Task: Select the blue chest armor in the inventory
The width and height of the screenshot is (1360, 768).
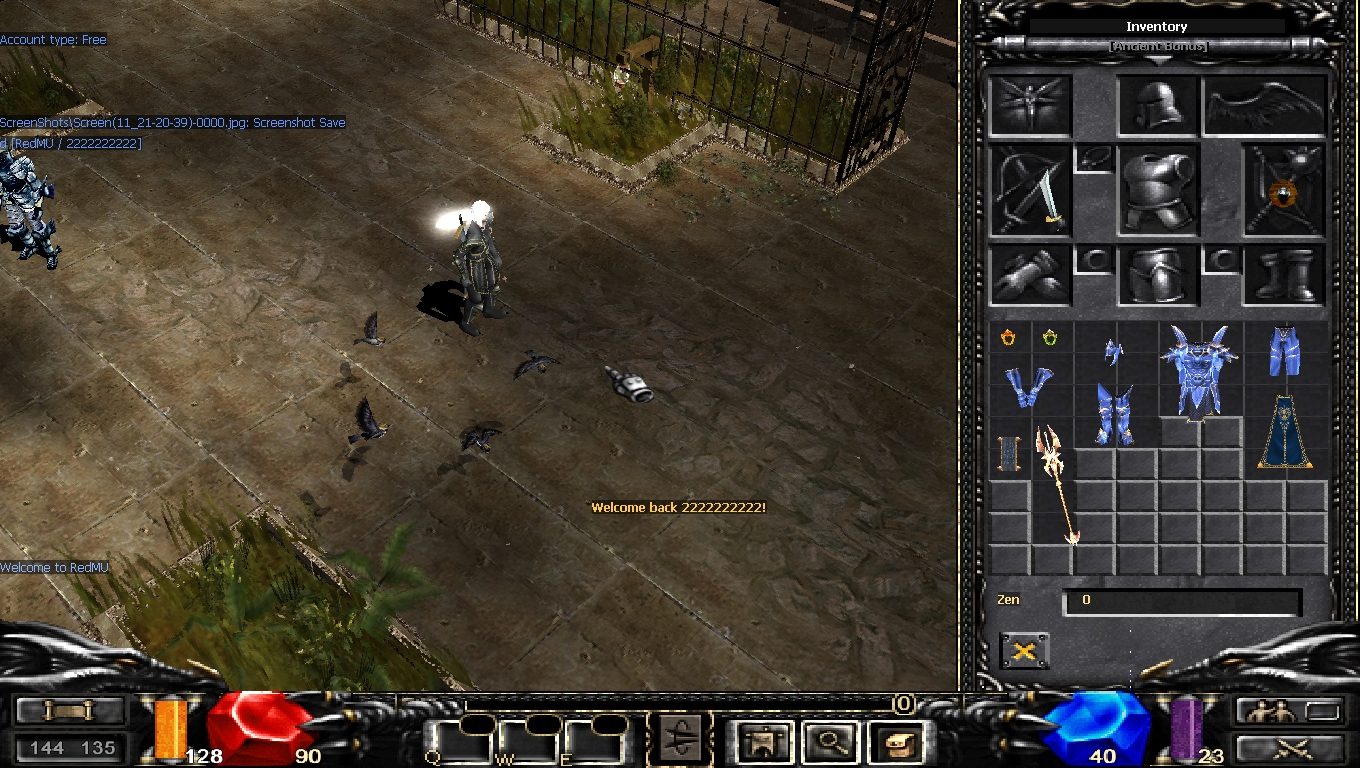Action: click(x=1199, y=368)
